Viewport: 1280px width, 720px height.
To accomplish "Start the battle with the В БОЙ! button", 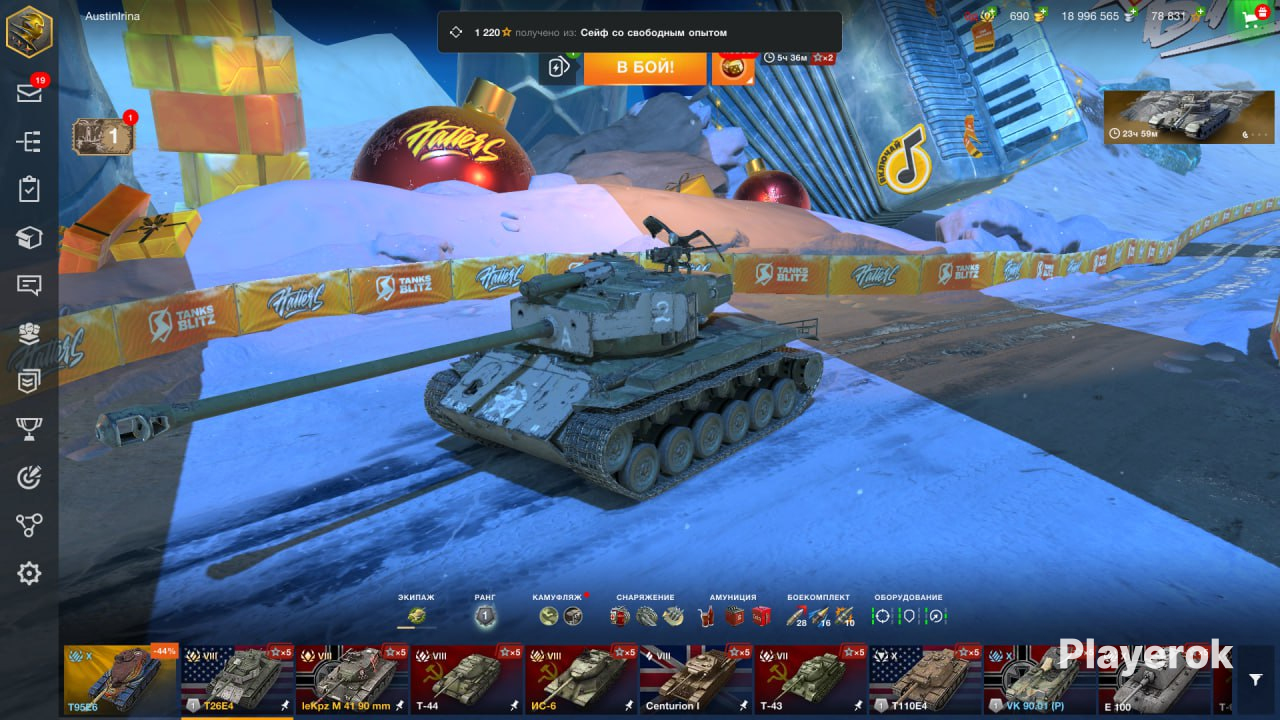I will tap(645, 67).
